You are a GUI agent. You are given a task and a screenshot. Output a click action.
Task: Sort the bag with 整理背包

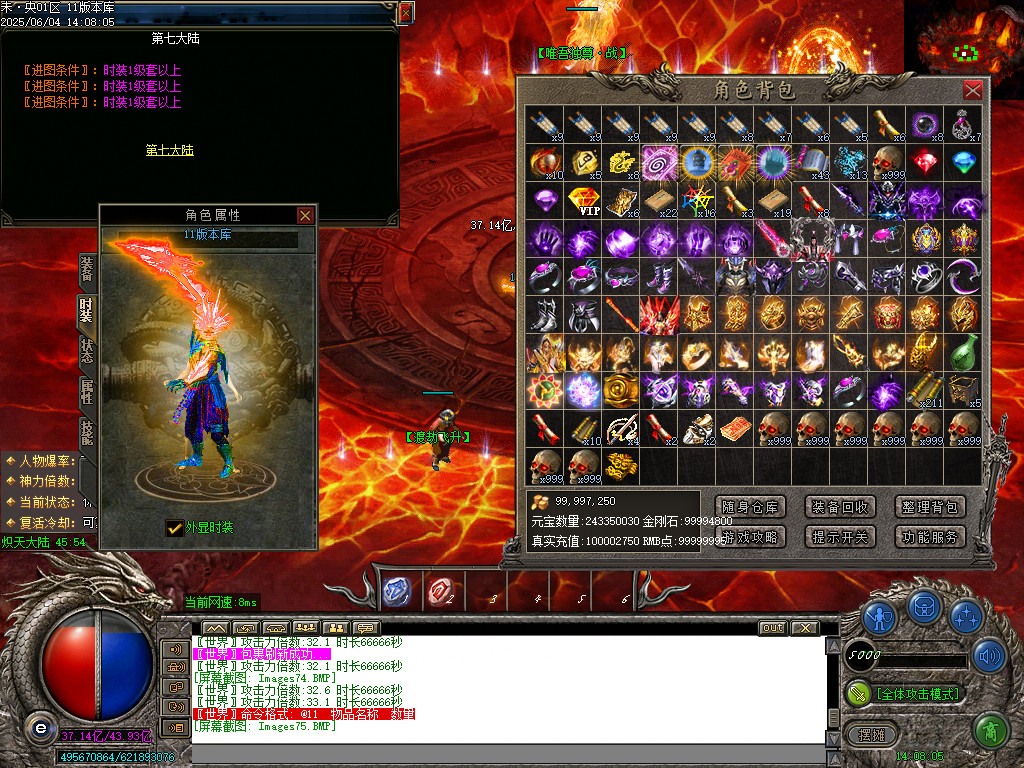click(929, 507)
